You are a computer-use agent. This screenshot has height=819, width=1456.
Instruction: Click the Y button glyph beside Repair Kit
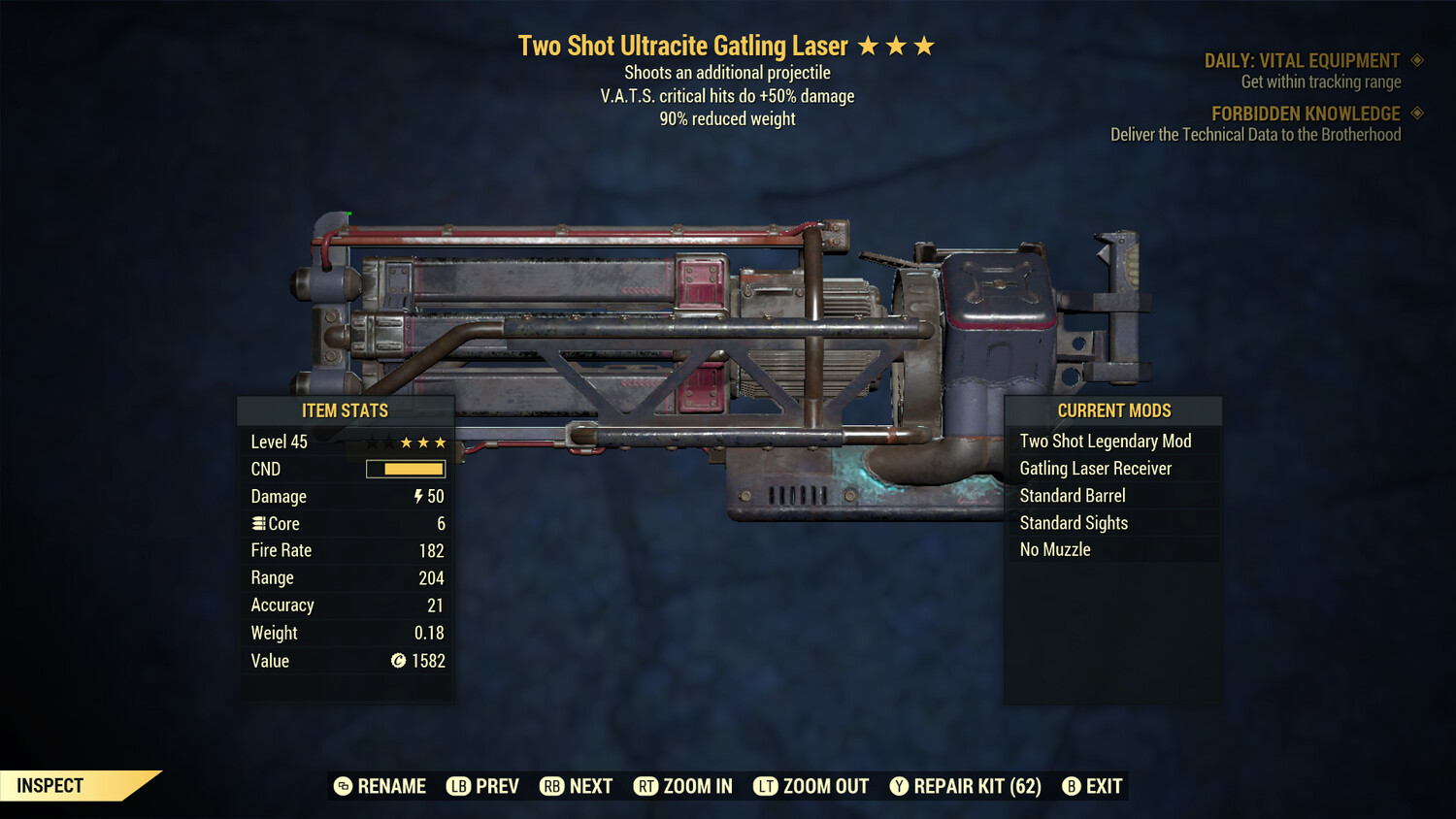click(898, 786)
